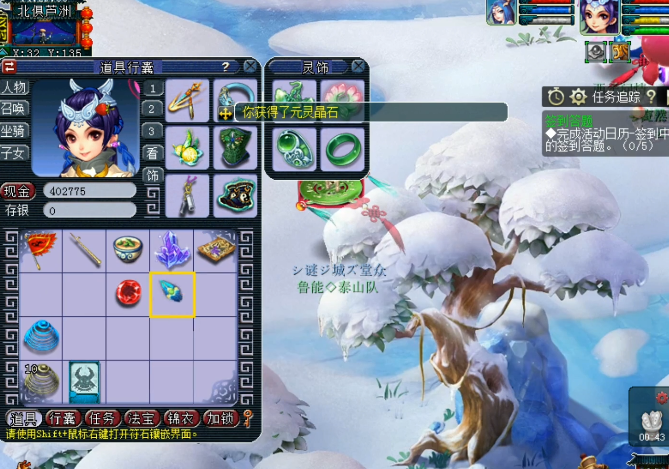
Task: Select the 坐骑 mount tab
Action: point(14,130)
